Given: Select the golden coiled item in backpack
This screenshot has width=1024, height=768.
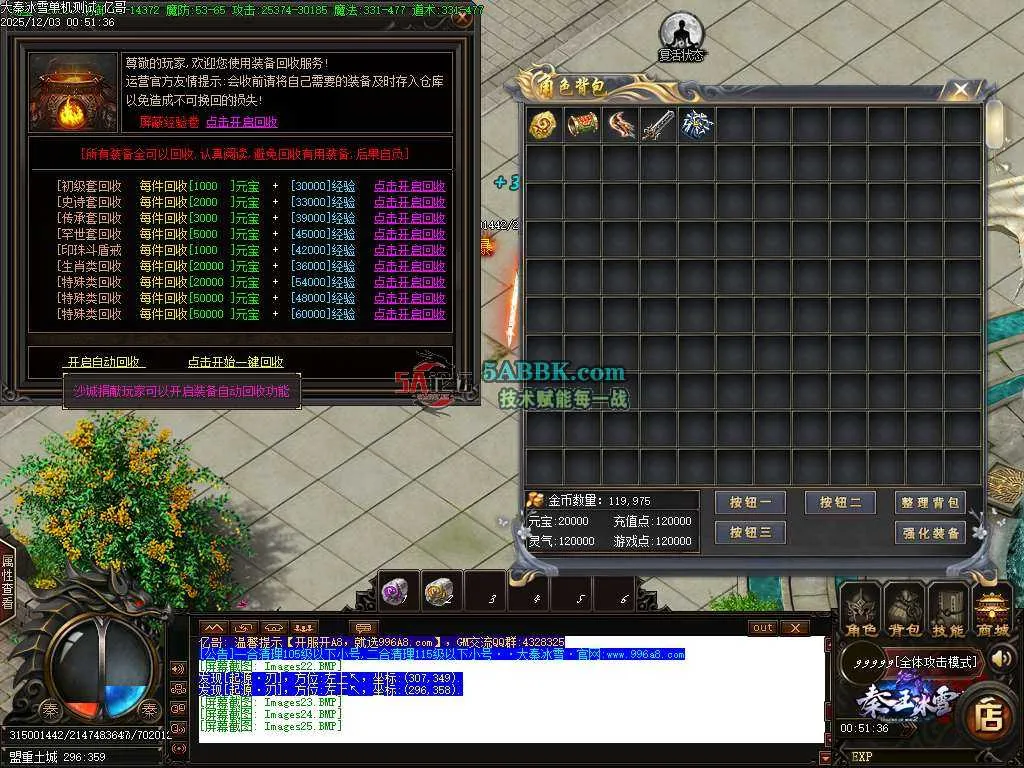Looking at the screenshot, I should tap(544, 125).
